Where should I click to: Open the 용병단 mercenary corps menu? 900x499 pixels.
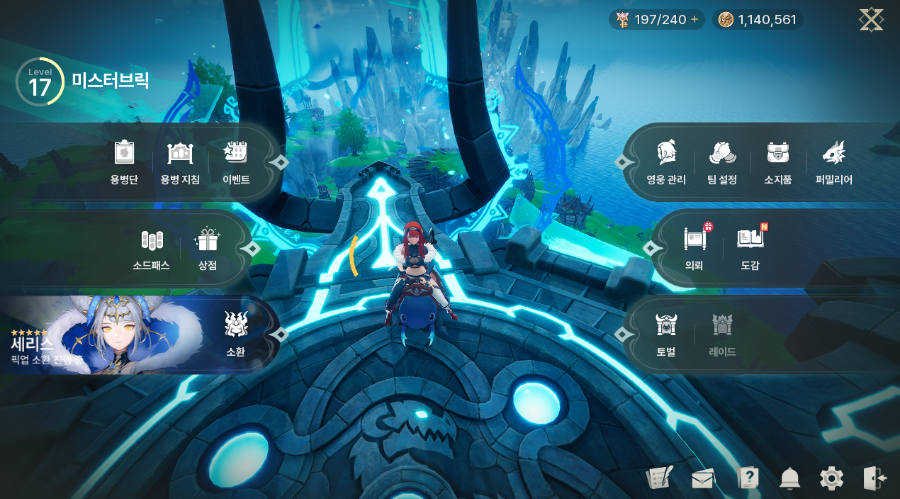(x=124, y=162)
